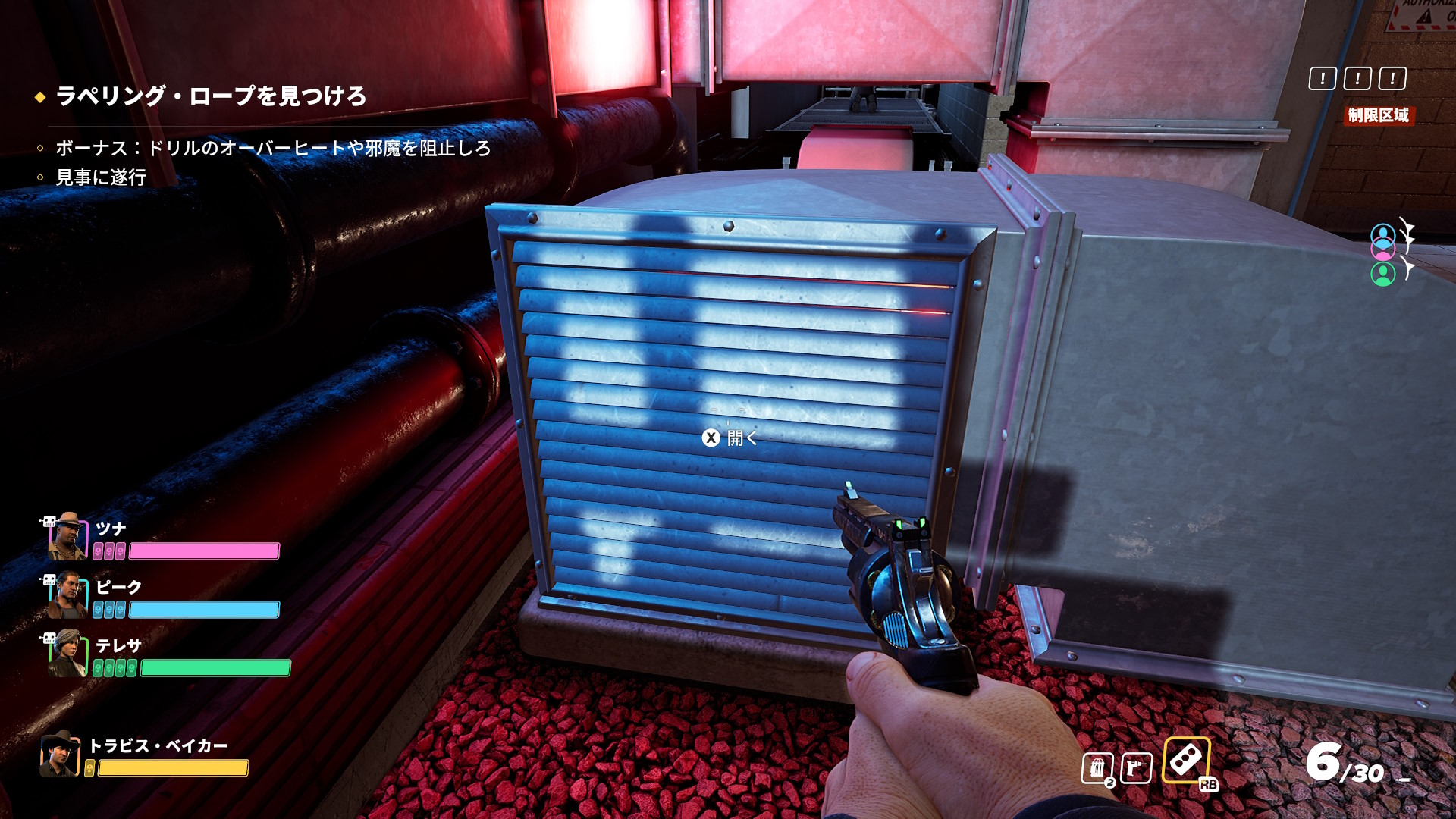Select teammate ツナ's portrait
The image size is (1456, 819).
[x=67, y=535]
